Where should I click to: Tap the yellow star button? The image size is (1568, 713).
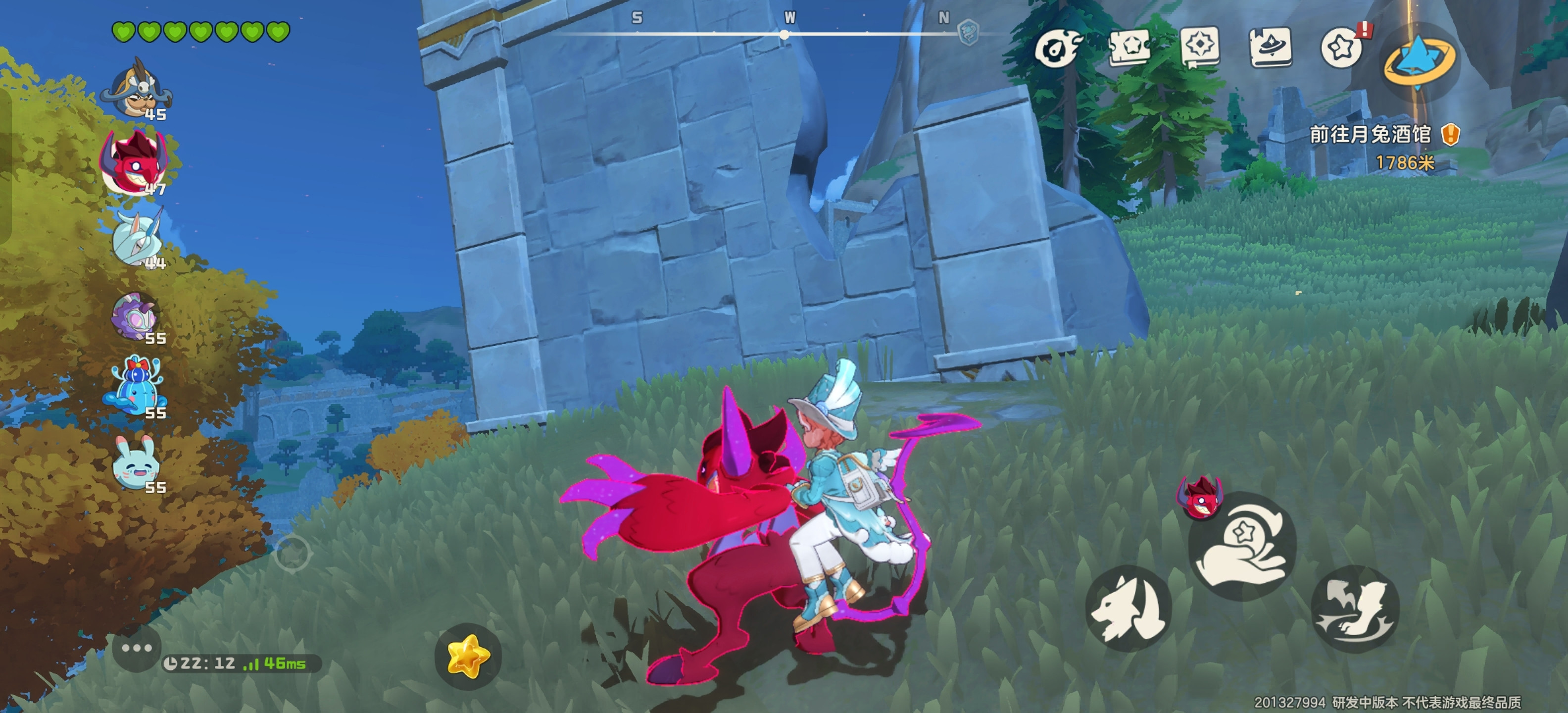(467, 657)
